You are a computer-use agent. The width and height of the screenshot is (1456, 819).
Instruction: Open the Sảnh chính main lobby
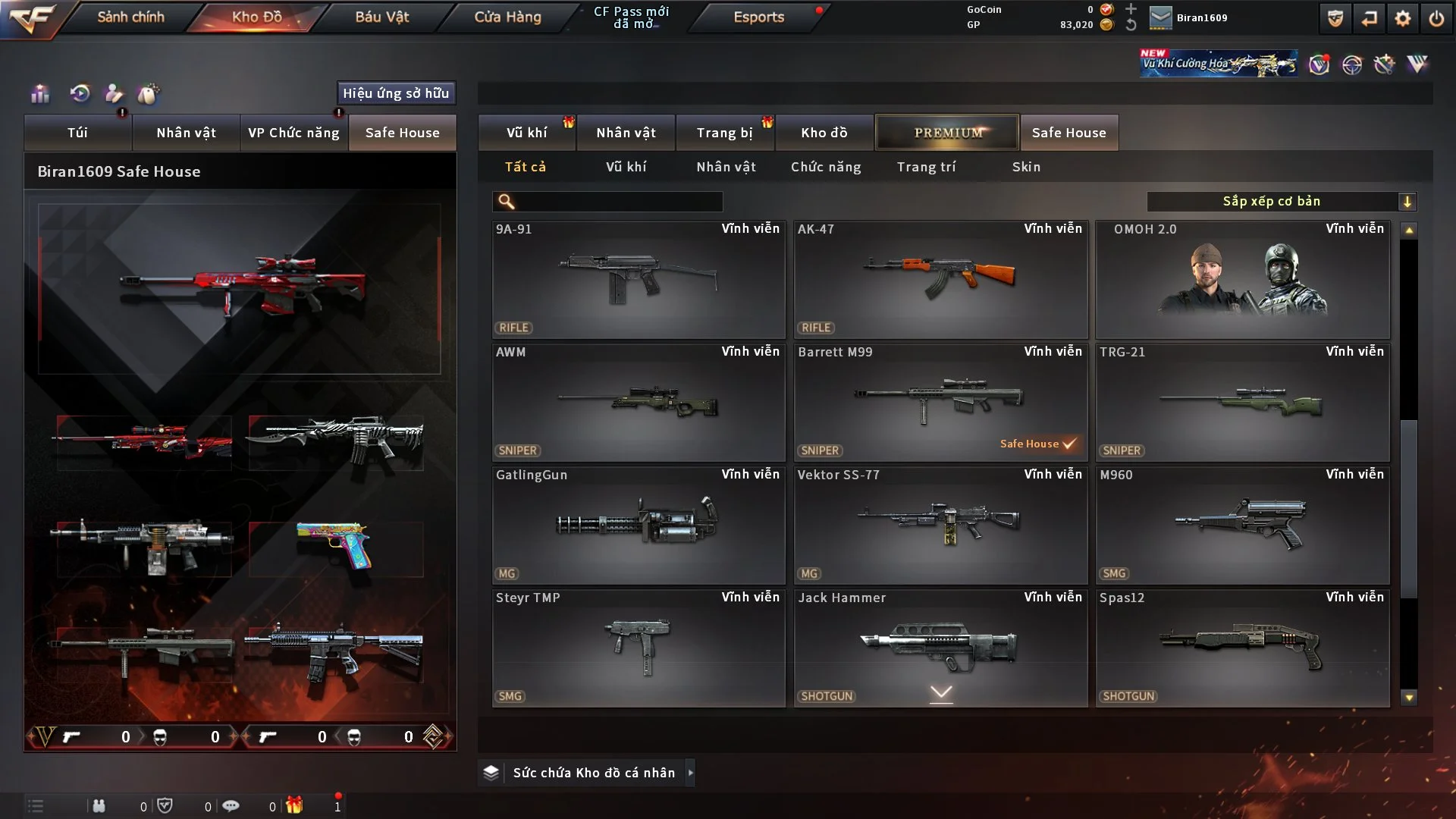coord(130,17)
